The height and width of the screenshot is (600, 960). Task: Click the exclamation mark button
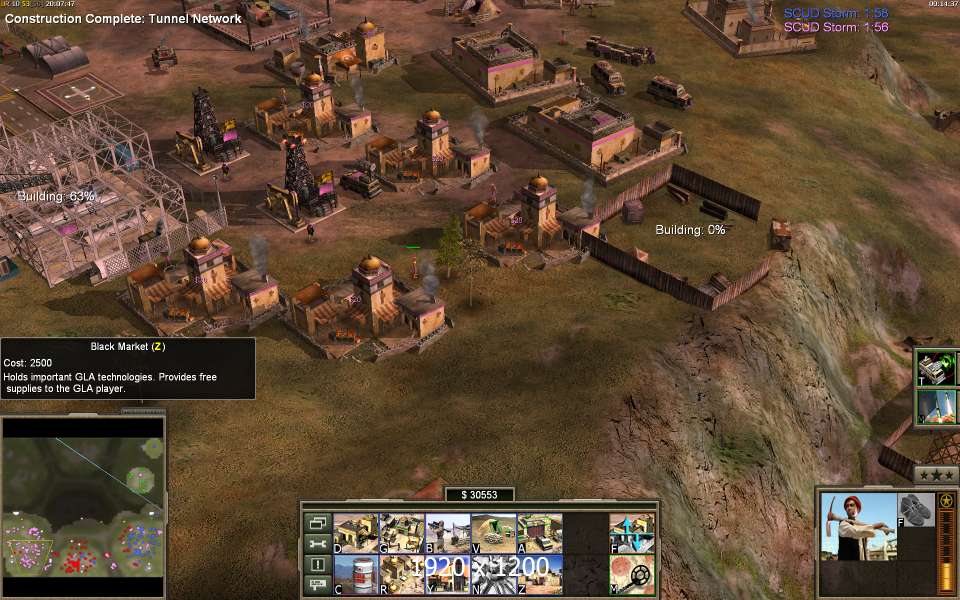click(317, 564)
